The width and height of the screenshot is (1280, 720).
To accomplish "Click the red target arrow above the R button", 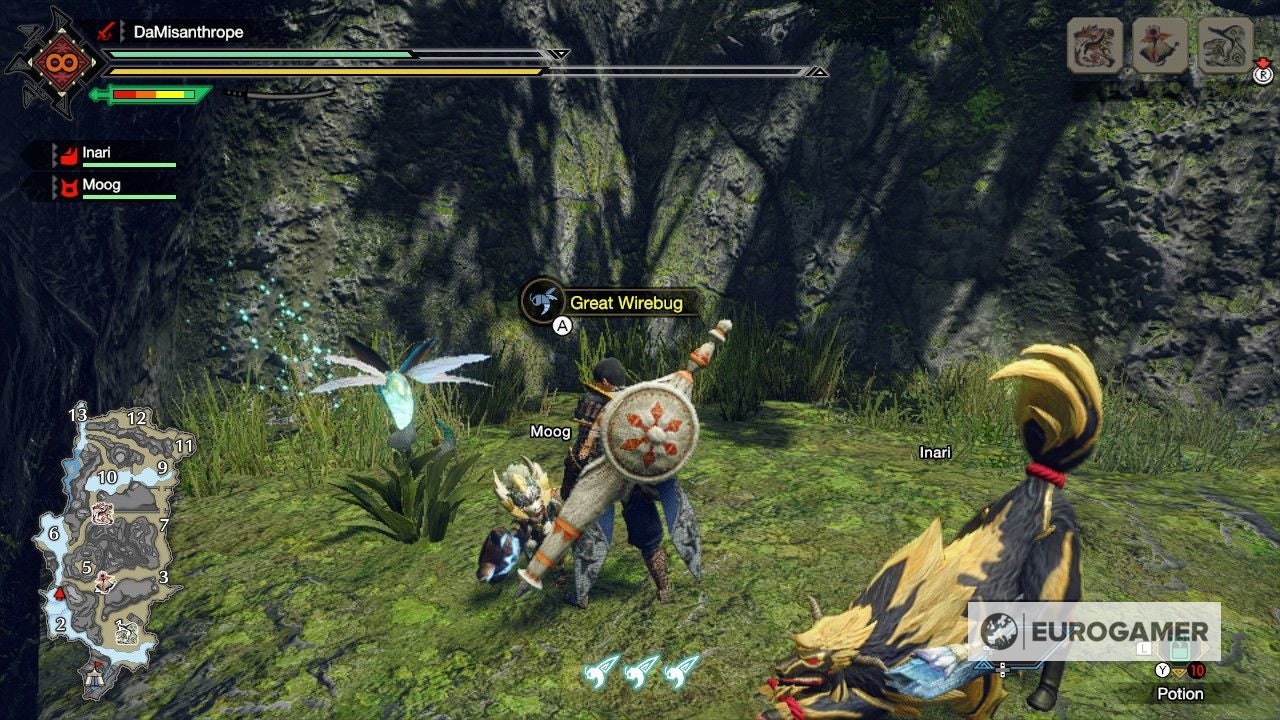I will (1263, 63).
